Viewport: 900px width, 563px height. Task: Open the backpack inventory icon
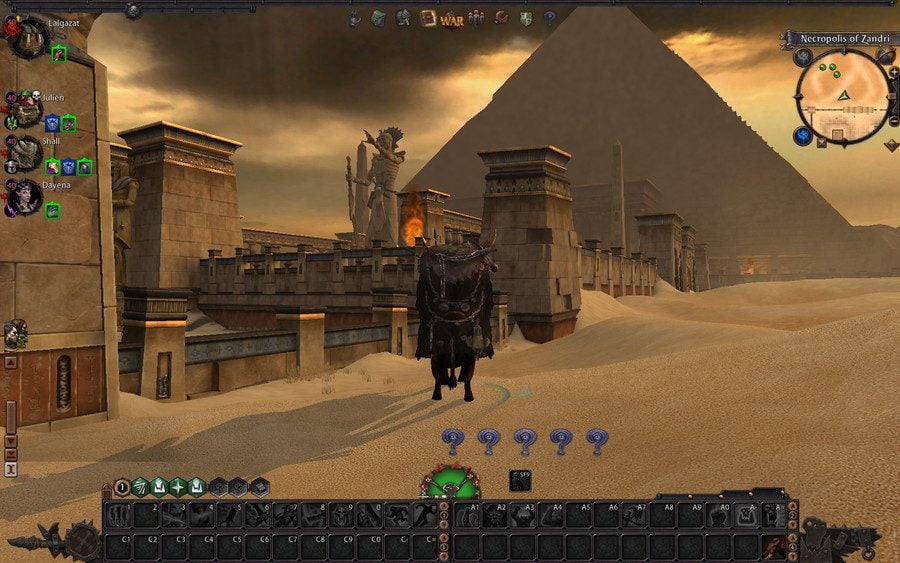[x=378, y=18]
